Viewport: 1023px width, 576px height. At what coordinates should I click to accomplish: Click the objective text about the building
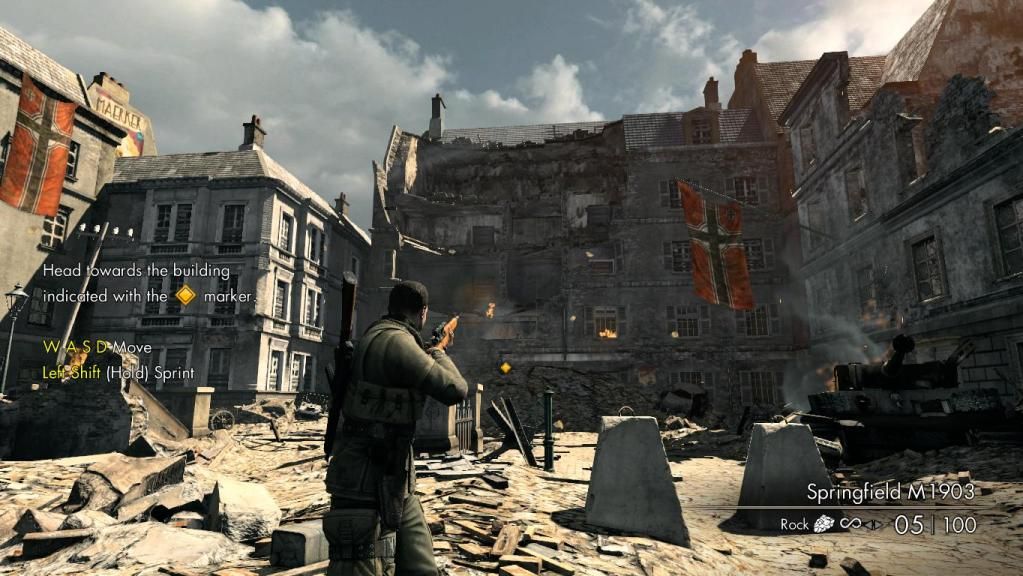pyautogui.click(x=149, y=283)
